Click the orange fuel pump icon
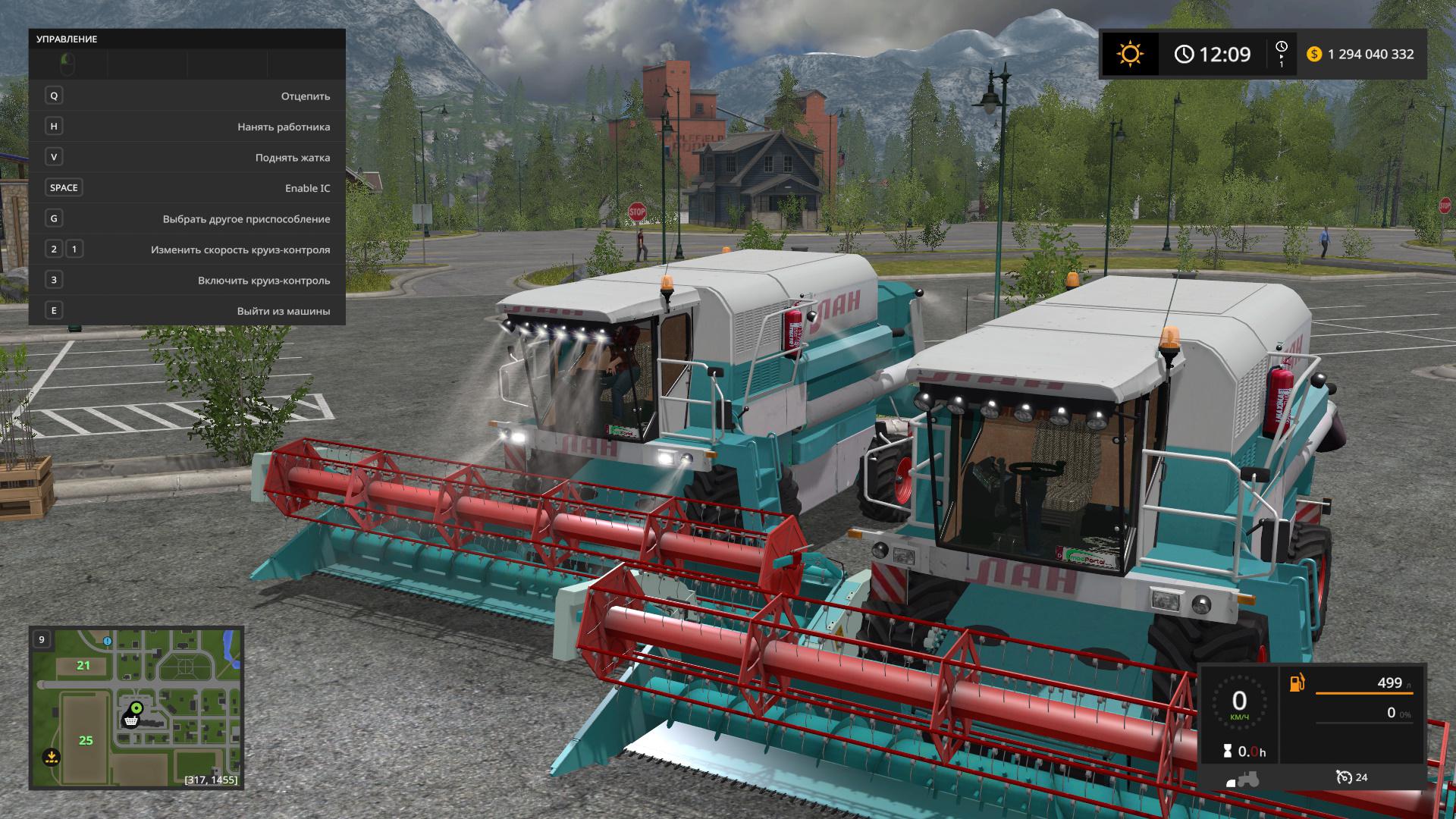Viewport: 1456px width, 819px height. tap(1298, 682)
